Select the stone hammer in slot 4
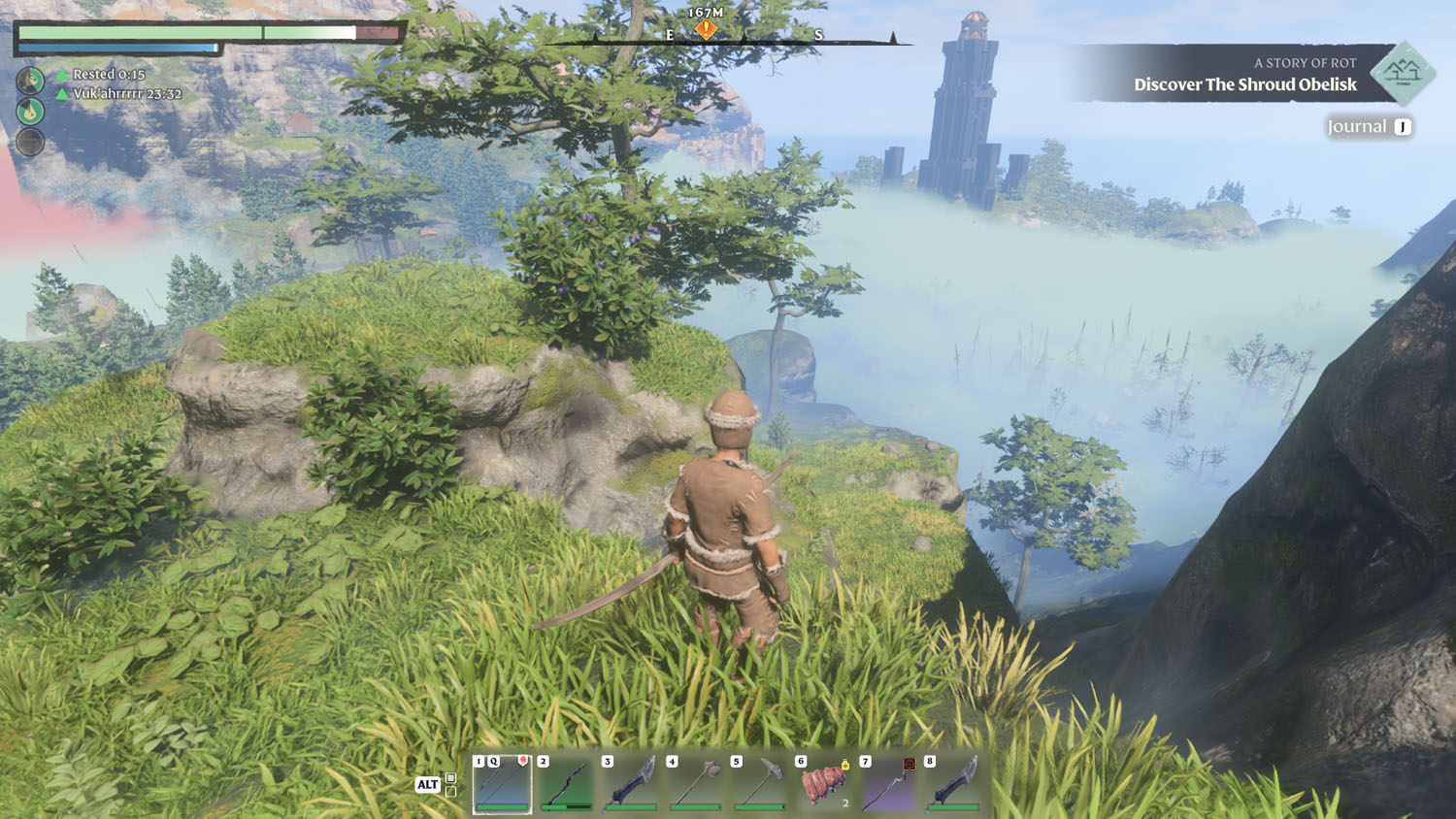 (696, 783)
